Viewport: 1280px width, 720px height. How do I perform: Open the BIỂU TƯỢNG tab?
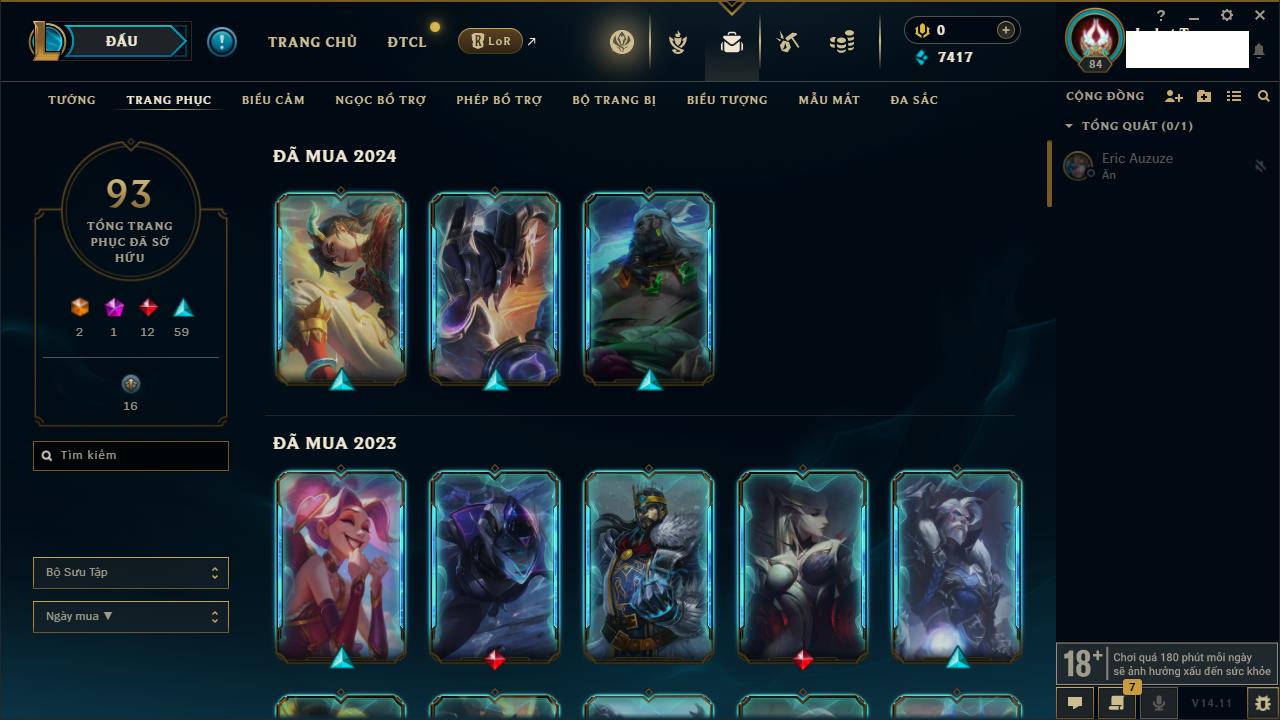(x=727, y=100)
